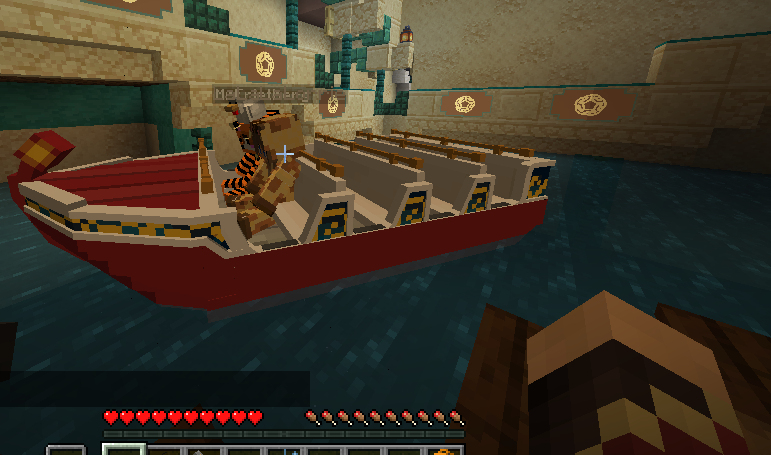Select the highlighted active hotbar slot

125,449
